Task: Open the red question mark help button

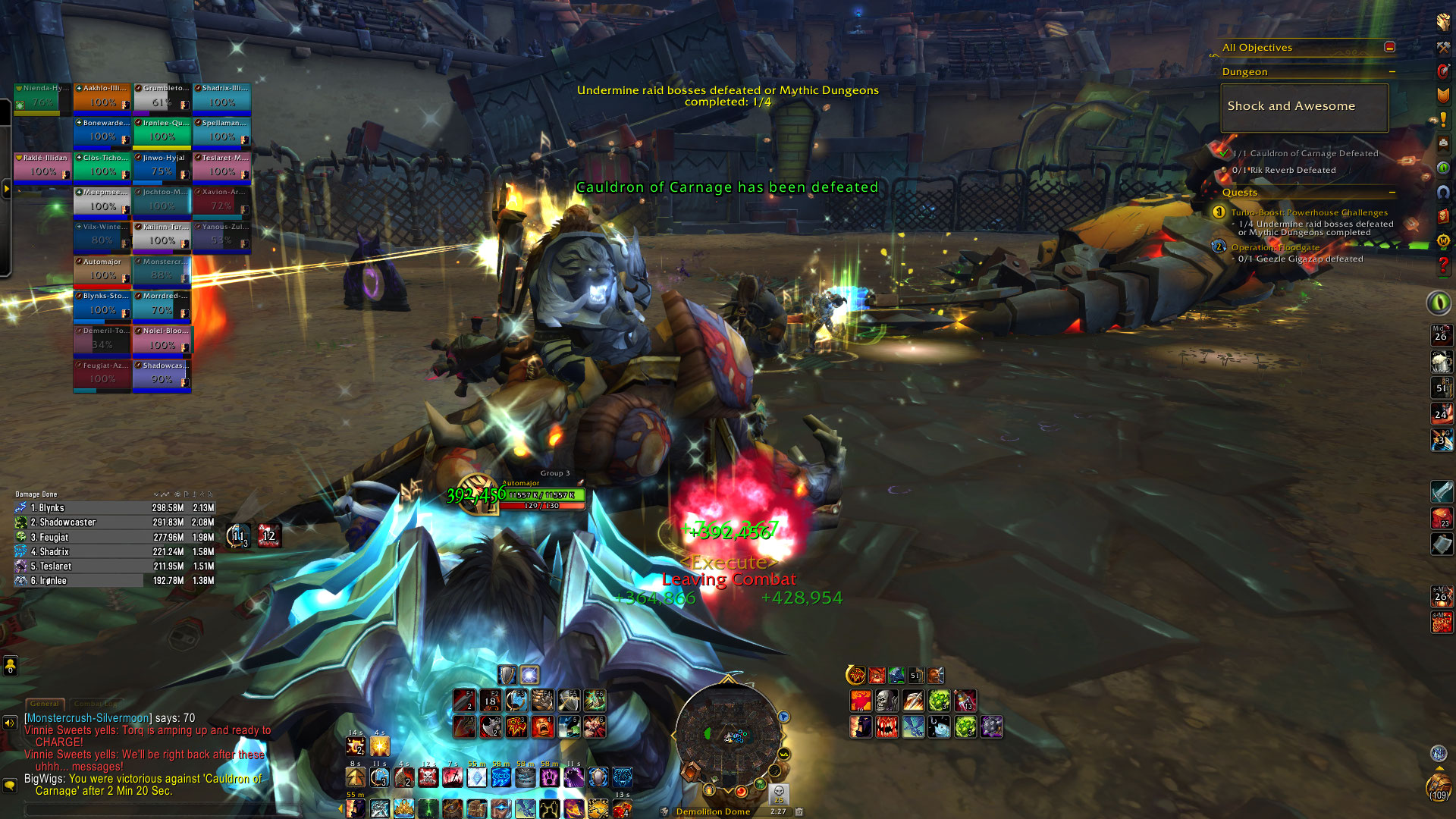Action: tap(1442, 265)
